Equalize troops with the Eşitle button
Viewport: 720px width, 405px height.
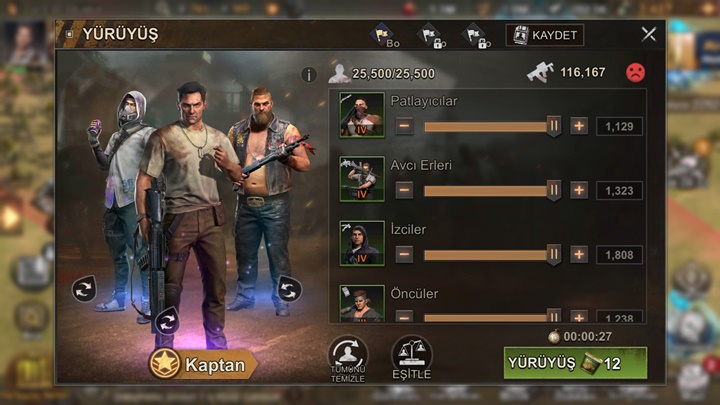411,358
